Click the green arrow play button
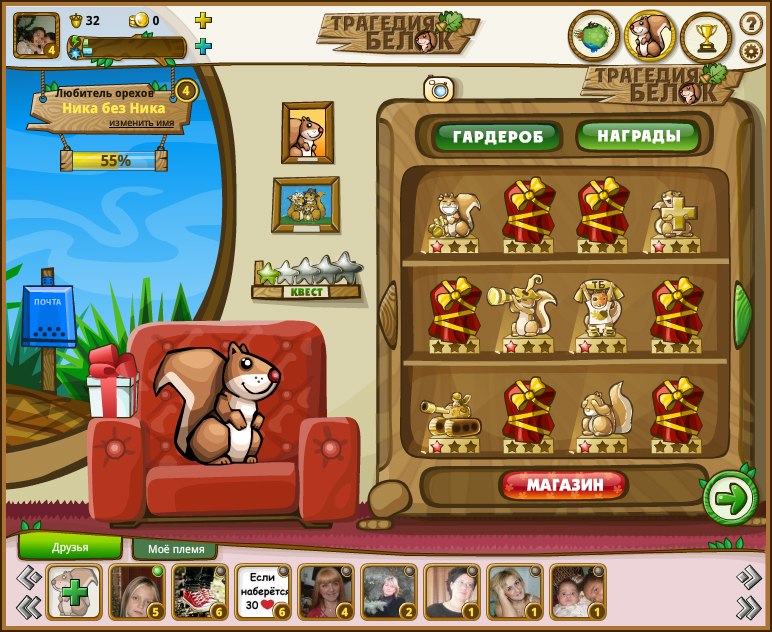 pyautogui.click(x=731, y=498)
